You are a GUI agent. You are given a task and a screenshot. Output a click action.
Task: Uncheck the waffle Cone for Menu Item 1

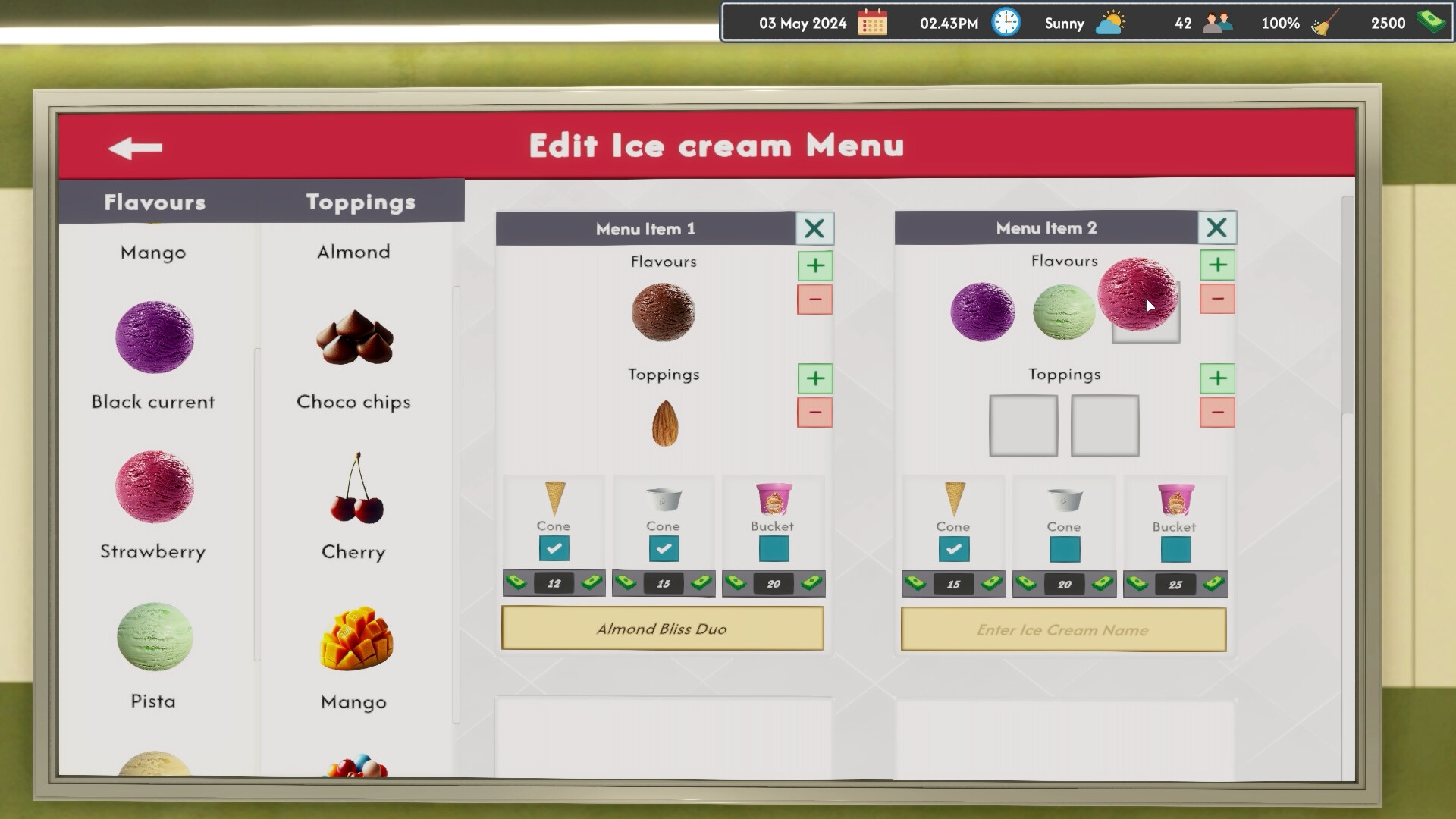pyautogui.click(x=554, y=548)
